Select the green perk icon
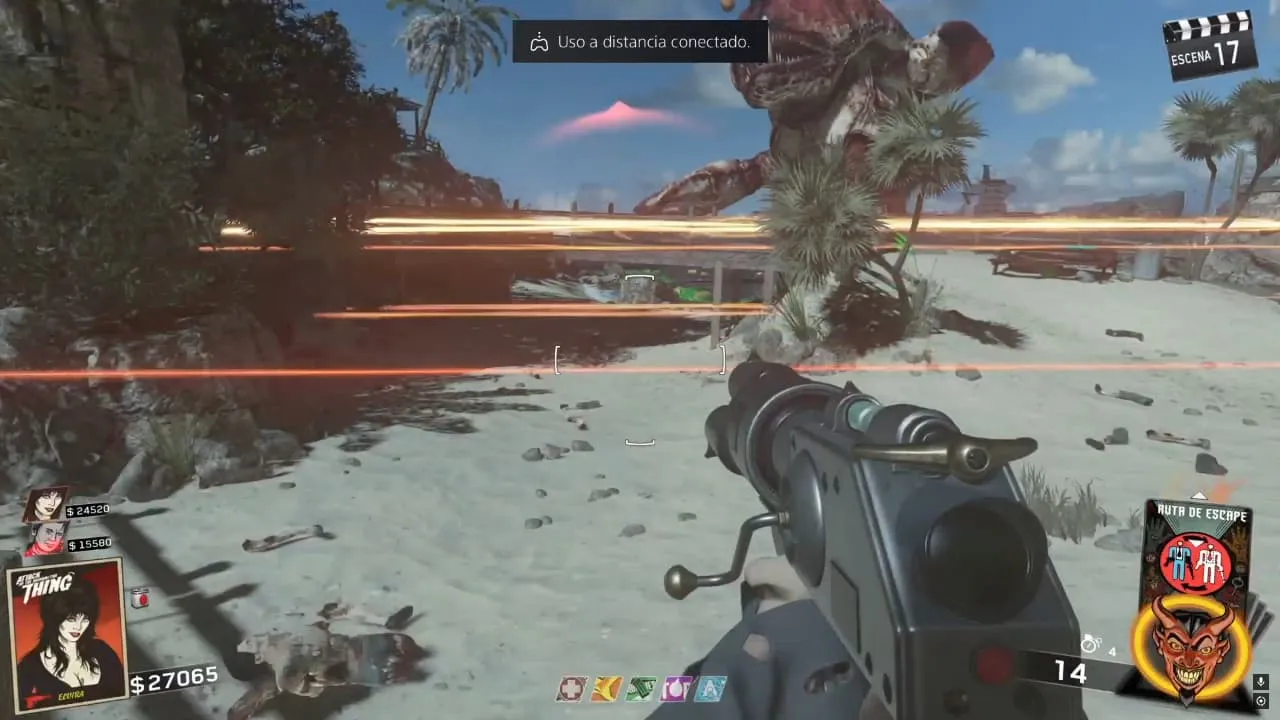 (640, 689)
